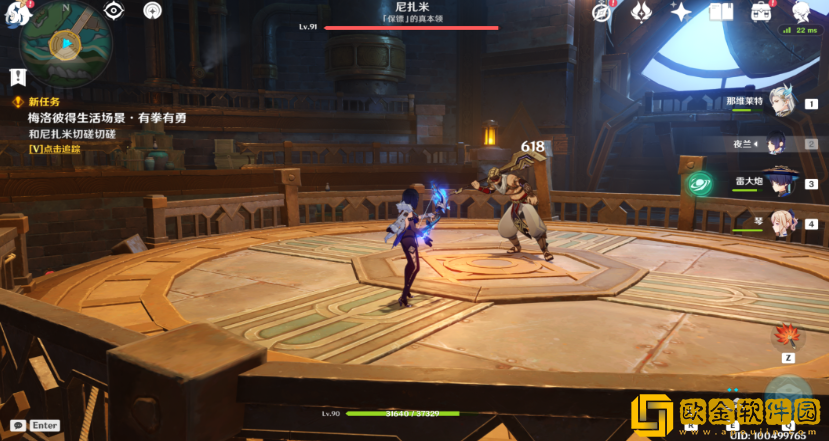Use the red leaf gadget icon
The image size is (829, 441).
click(x=788, y=335)
